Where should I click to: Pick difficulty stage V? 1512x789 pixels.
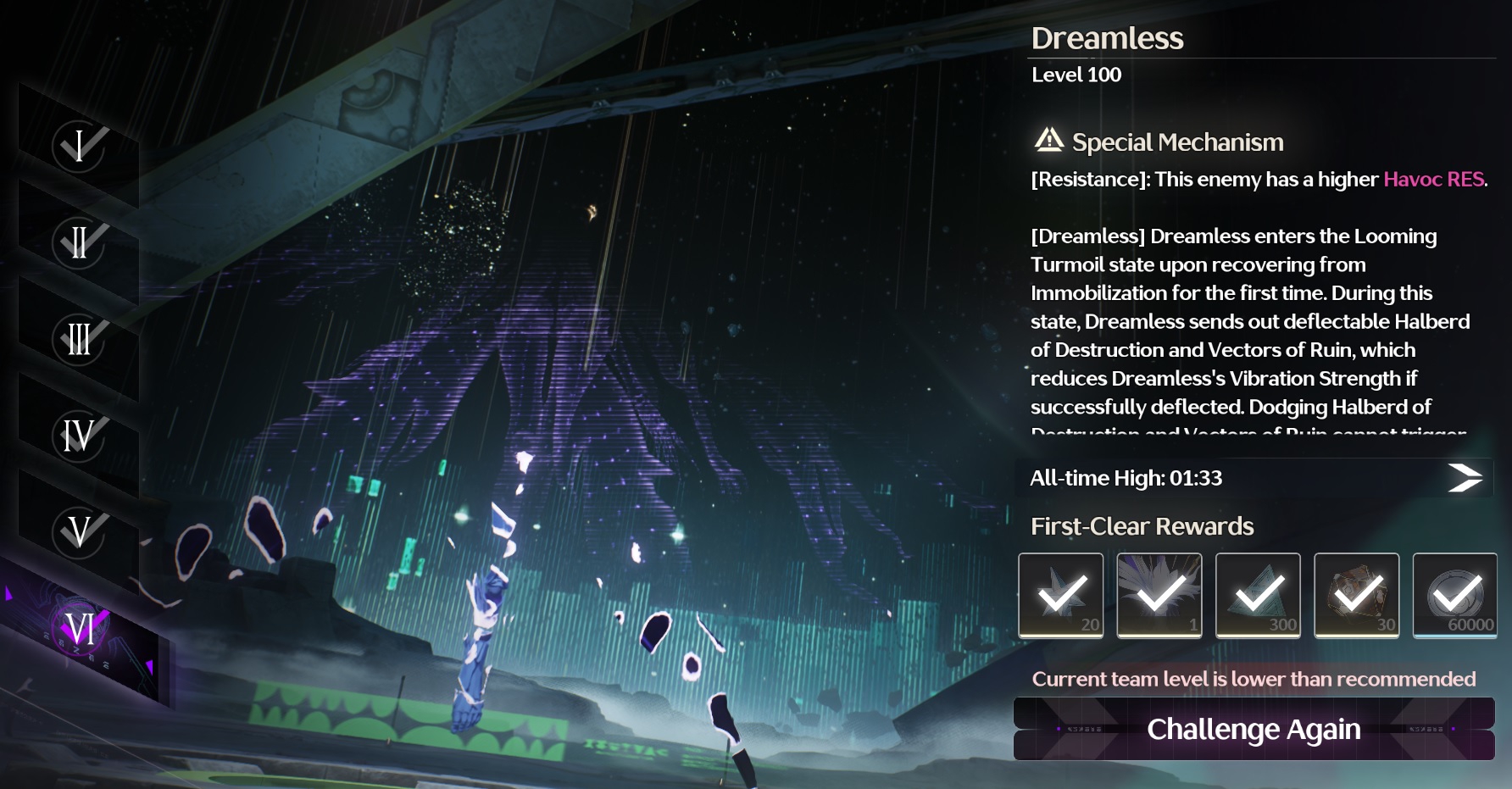click(79, 532)
